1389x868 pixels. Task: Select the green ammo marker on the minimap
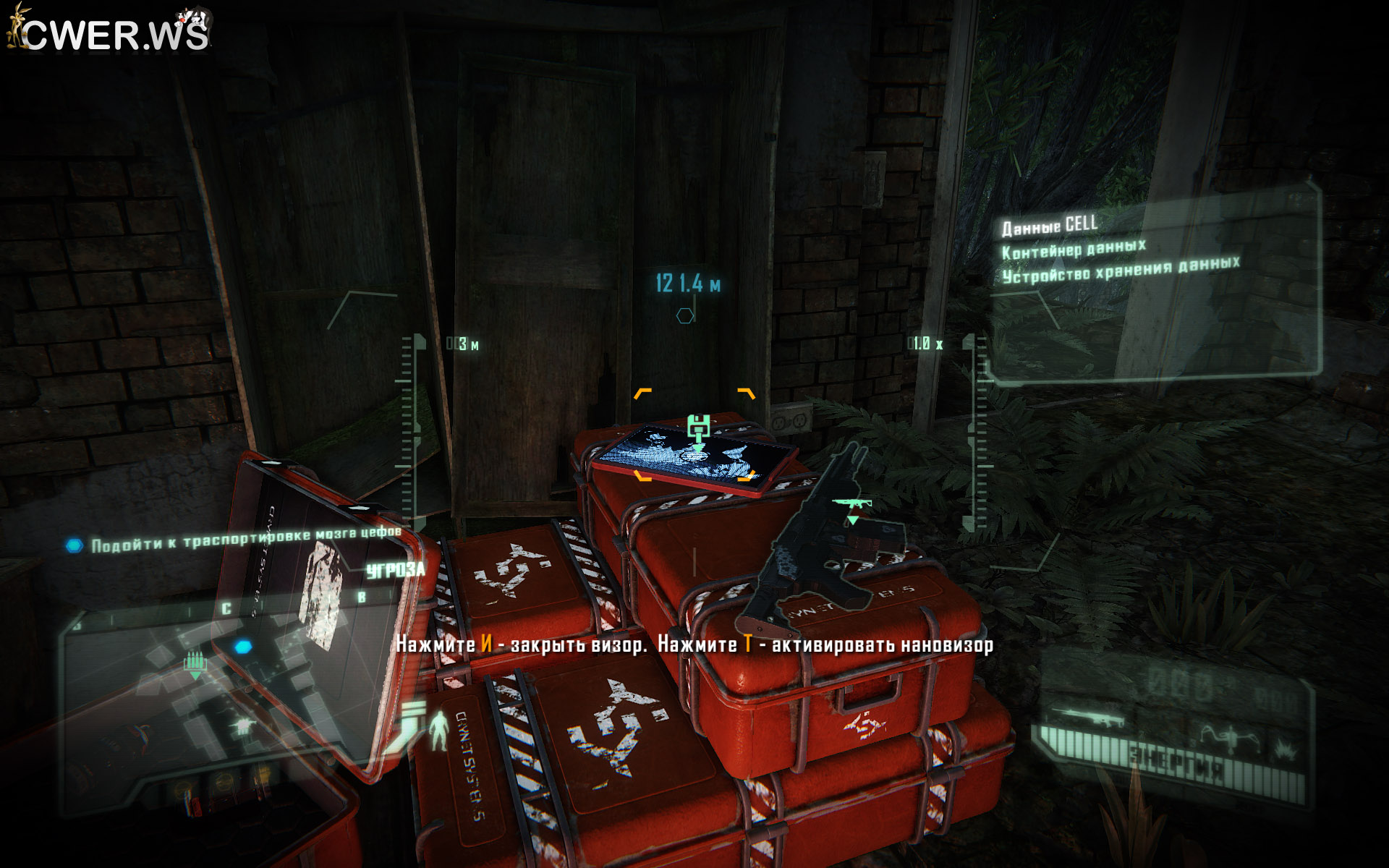[x=194, y=663]
